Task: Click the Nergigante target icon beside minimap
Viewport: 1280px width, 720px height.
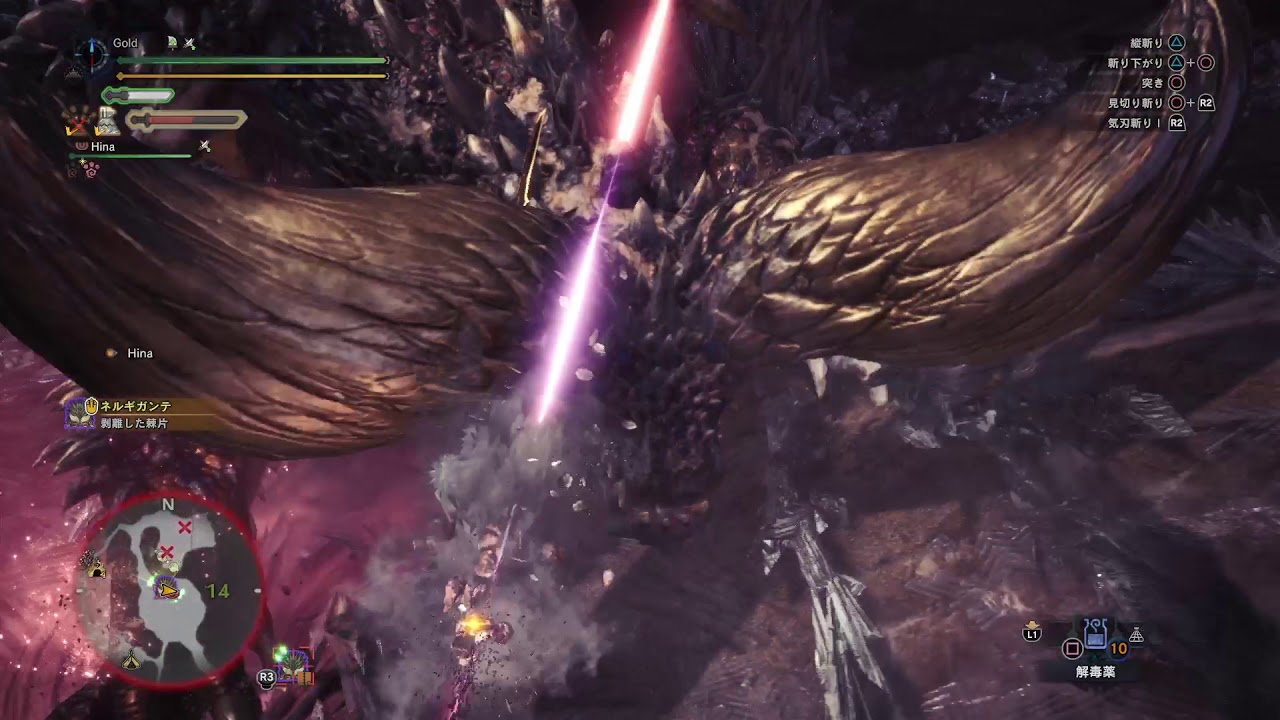Action: pos(295,663)
